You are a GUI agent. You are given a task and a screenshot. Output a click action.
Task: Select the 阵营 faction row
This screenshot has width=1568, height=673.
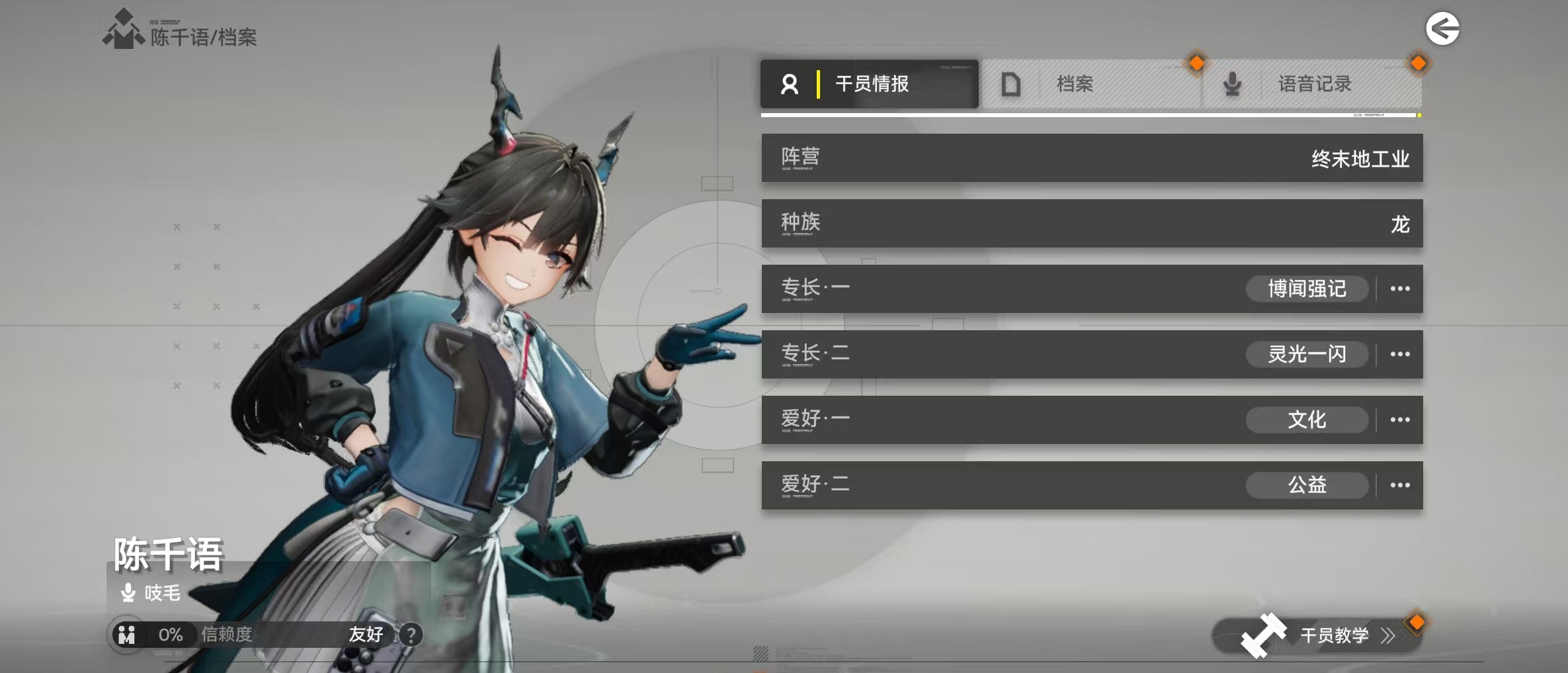[x=1092, y=158]
